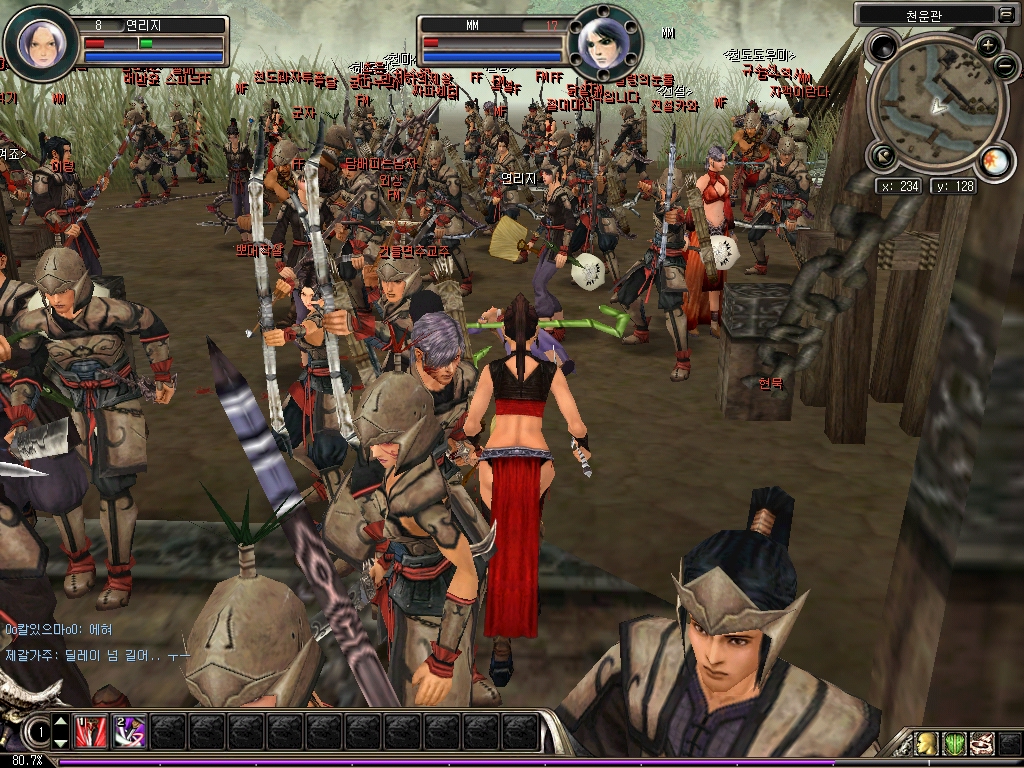Click the targeted player's portrait

tap(605, 44)
